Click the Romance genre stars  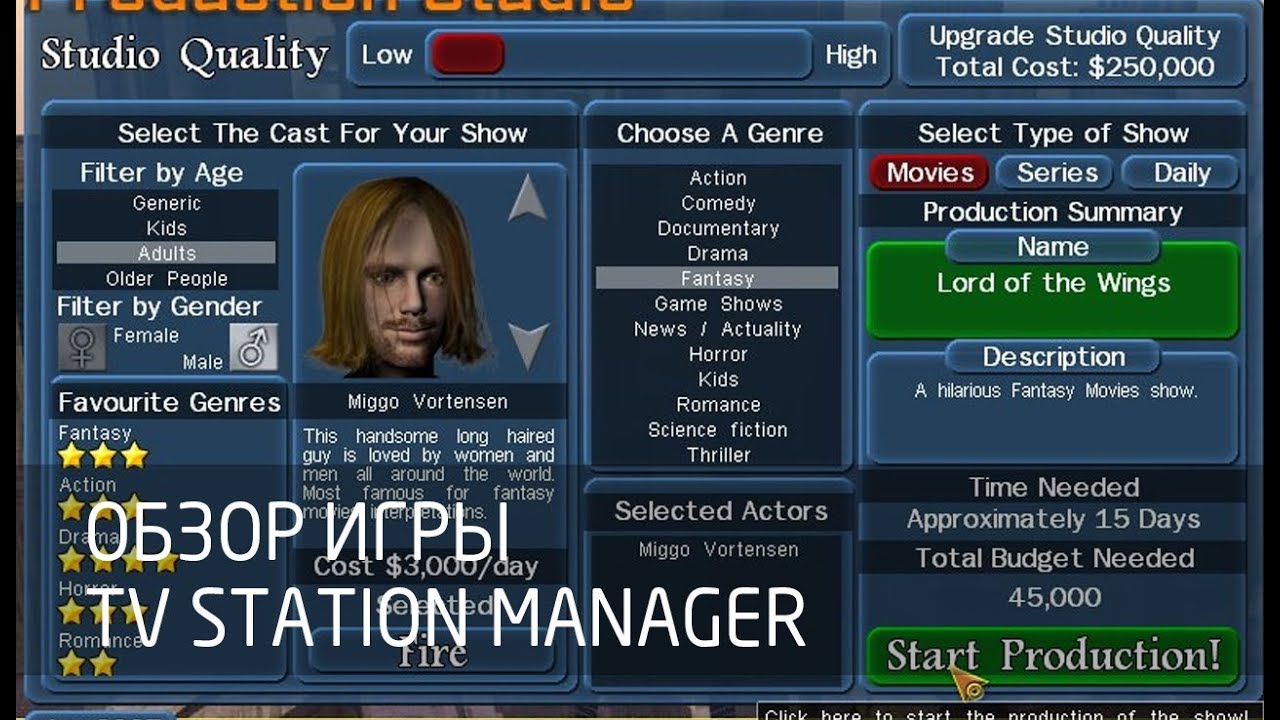click(x=90, y=660)
